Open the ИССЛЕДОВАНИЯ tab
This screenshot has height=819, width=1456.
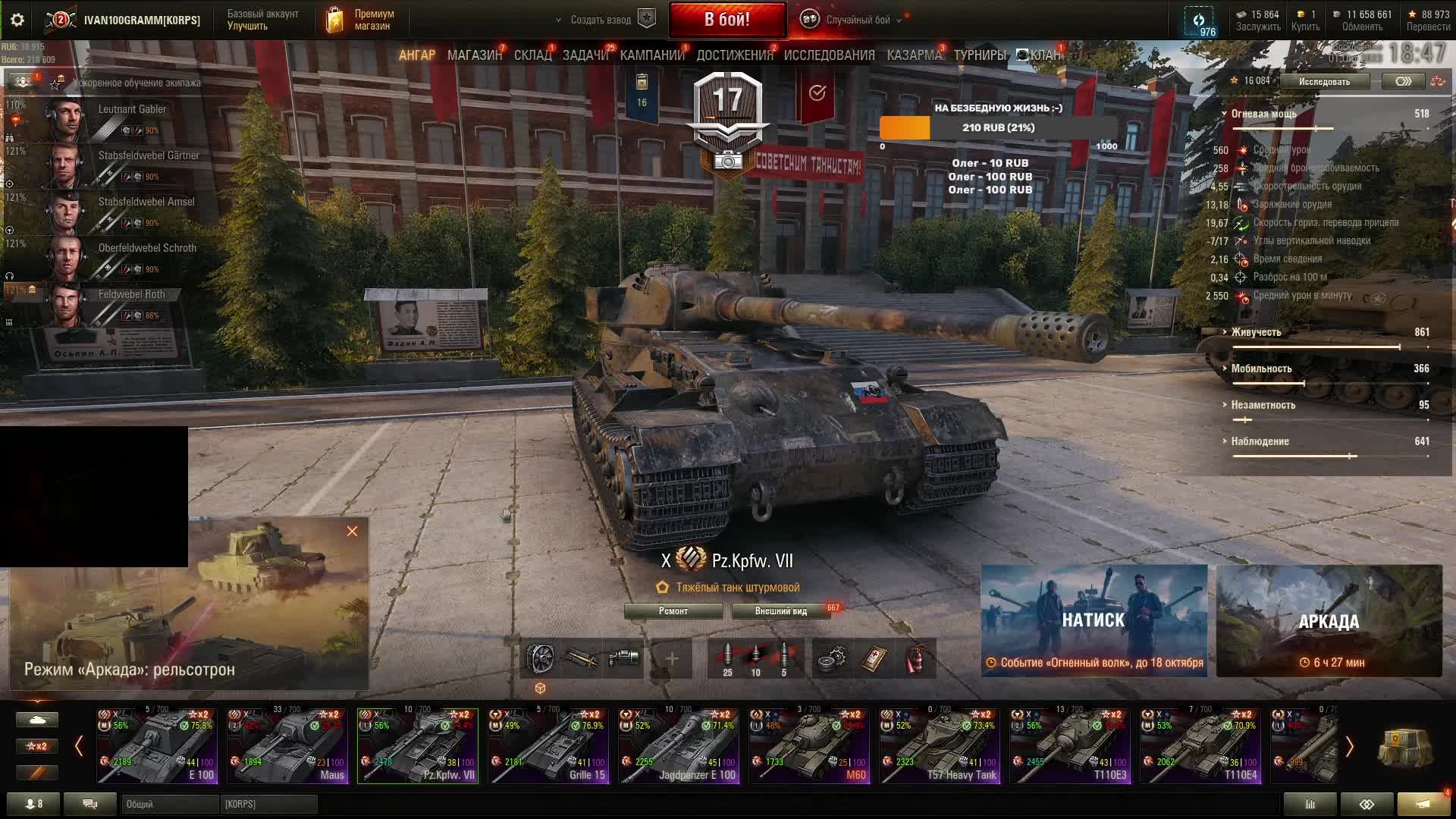pos(829,55)
